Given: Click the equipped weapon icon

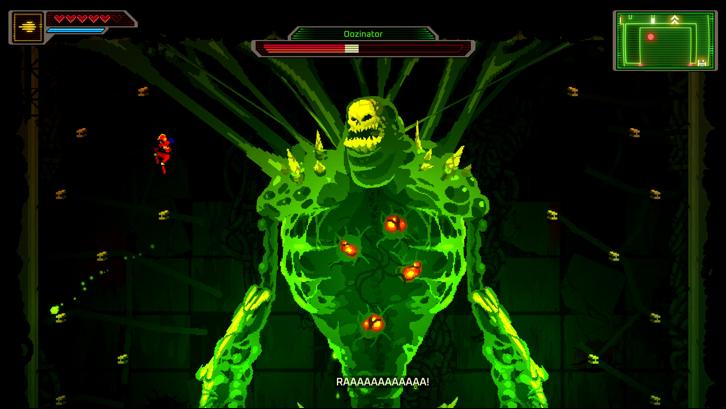Looking at the screenshot, I should 26,26.
